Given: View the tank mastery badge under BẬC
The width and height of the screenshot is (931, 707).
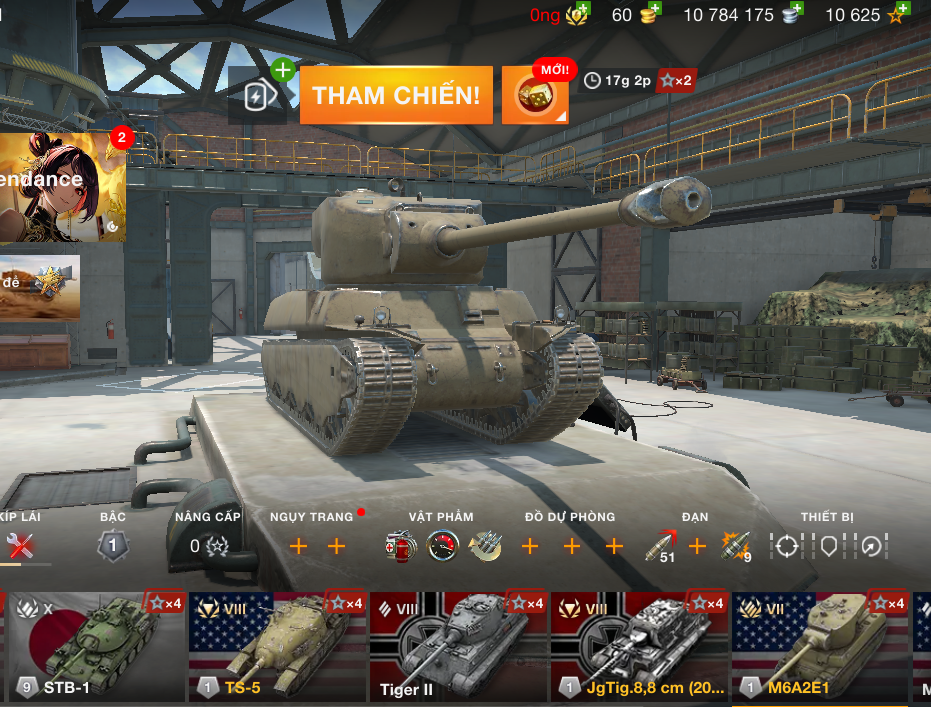Looking at the screenshot, I should point(113,546).
